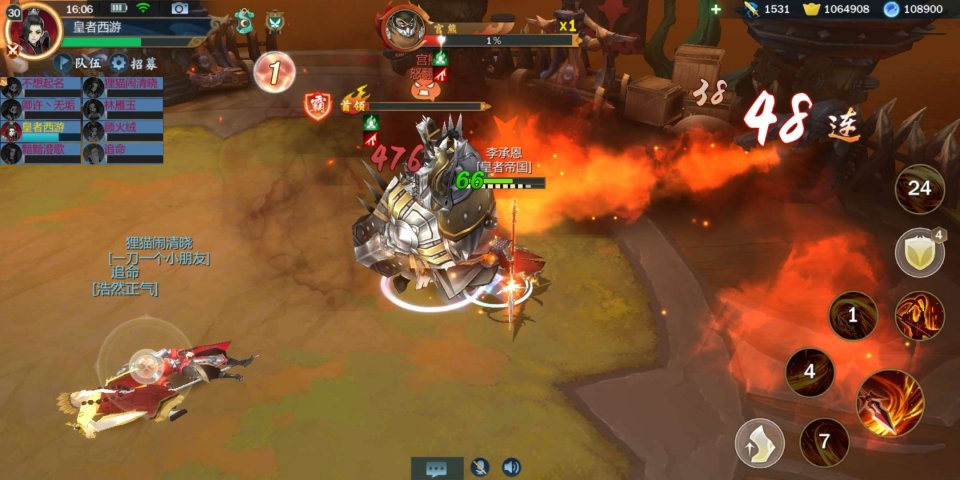The image size is (960, 480).
Task: Add currency with the green plus button
Action: coord(715,9)
